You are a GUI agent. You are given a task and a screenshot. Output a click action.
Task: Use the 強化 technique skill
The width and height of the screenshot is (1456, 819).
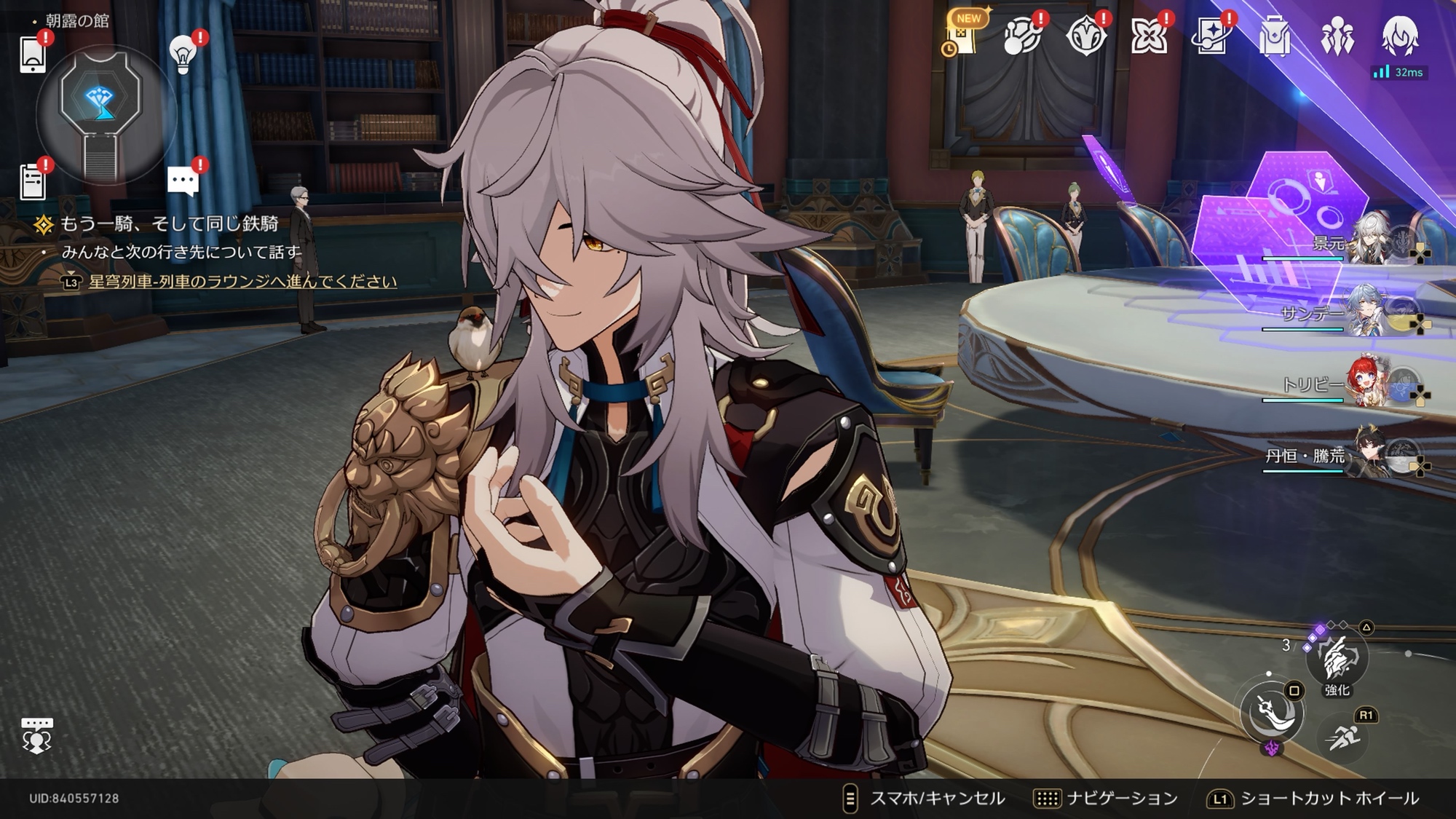[x=1337, y=659]
